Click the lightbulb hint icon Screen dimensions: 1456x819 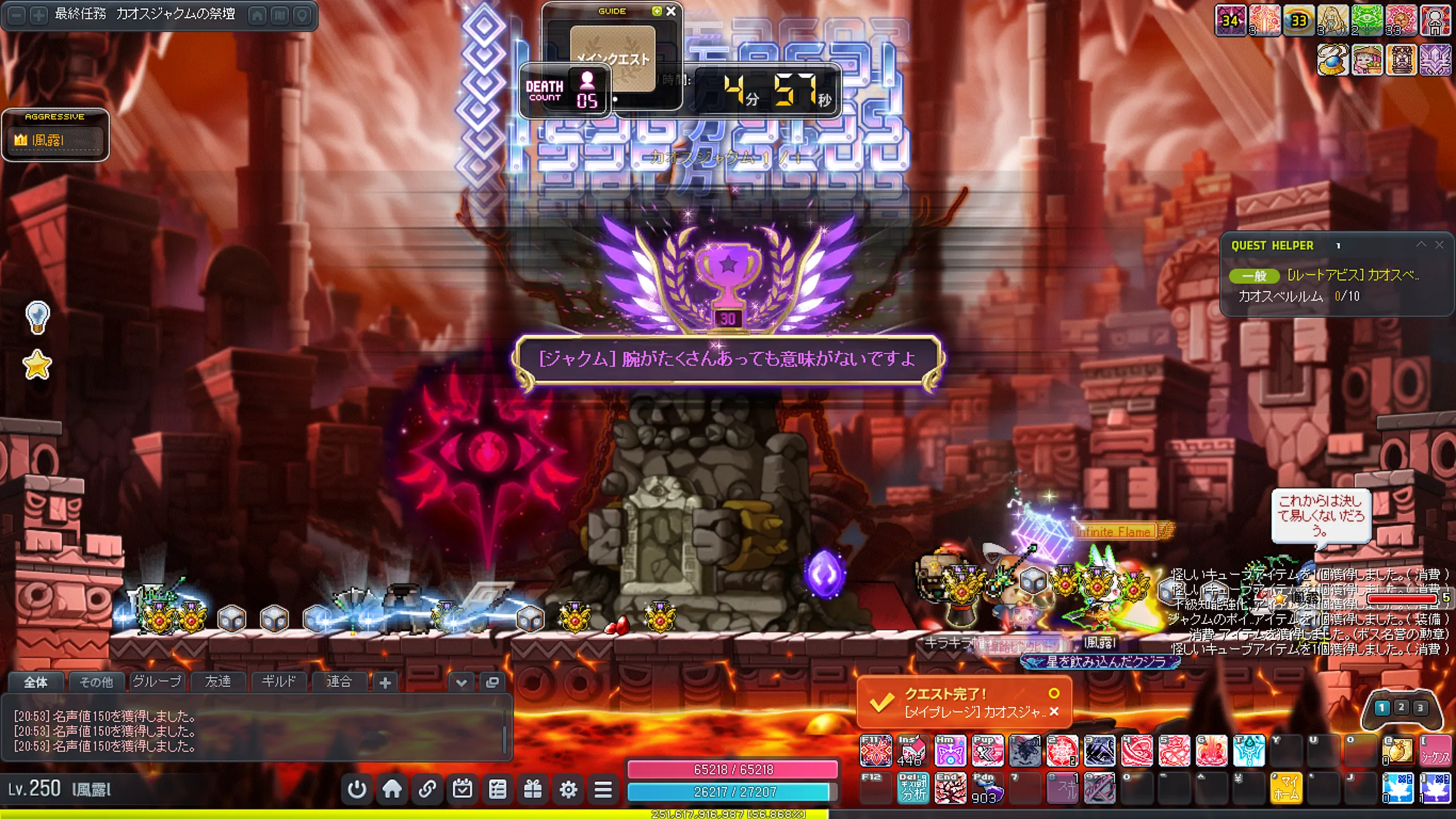[x=38, y=316]
